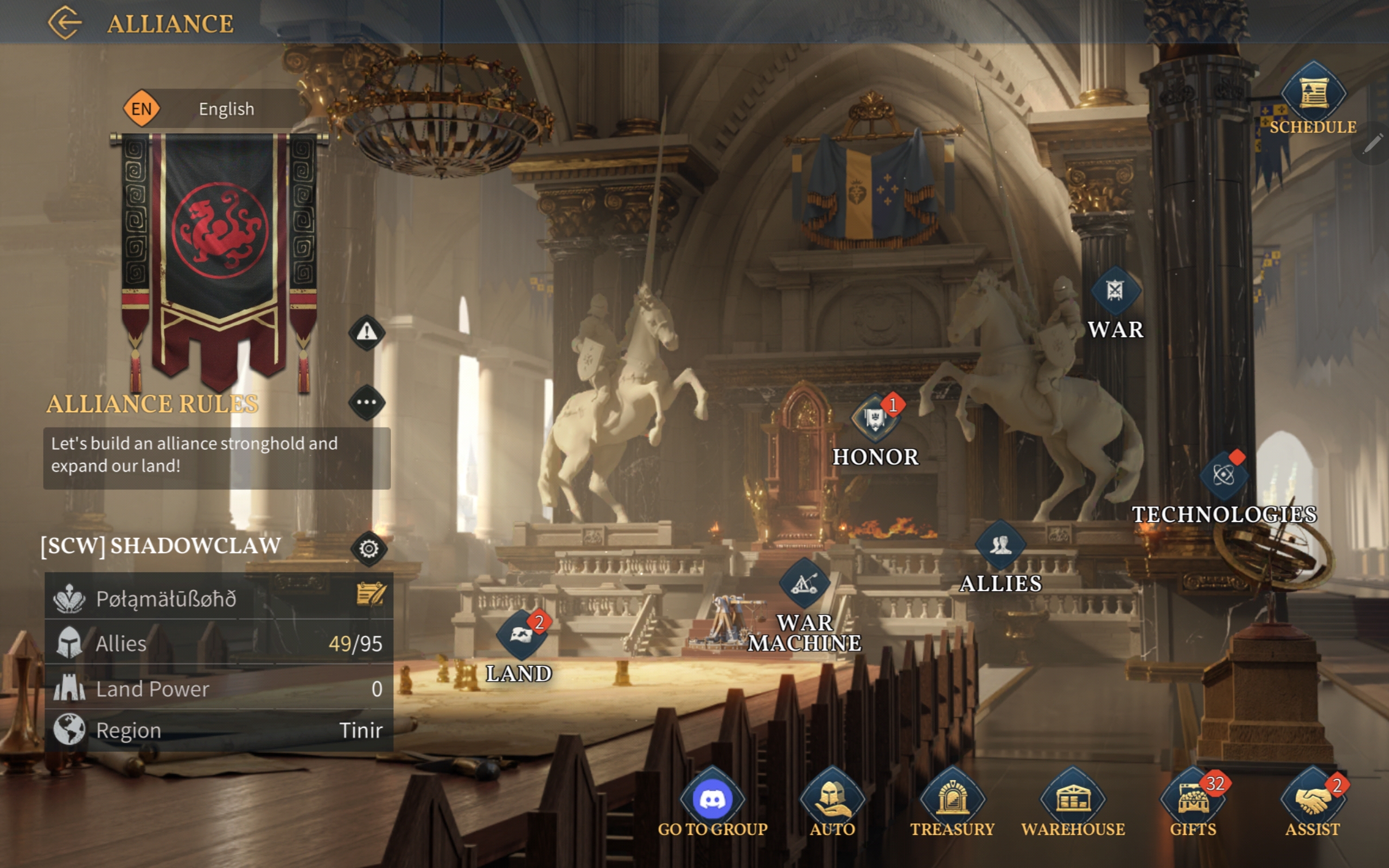
Task: Open the War menu
Action: click(1114, 292)
